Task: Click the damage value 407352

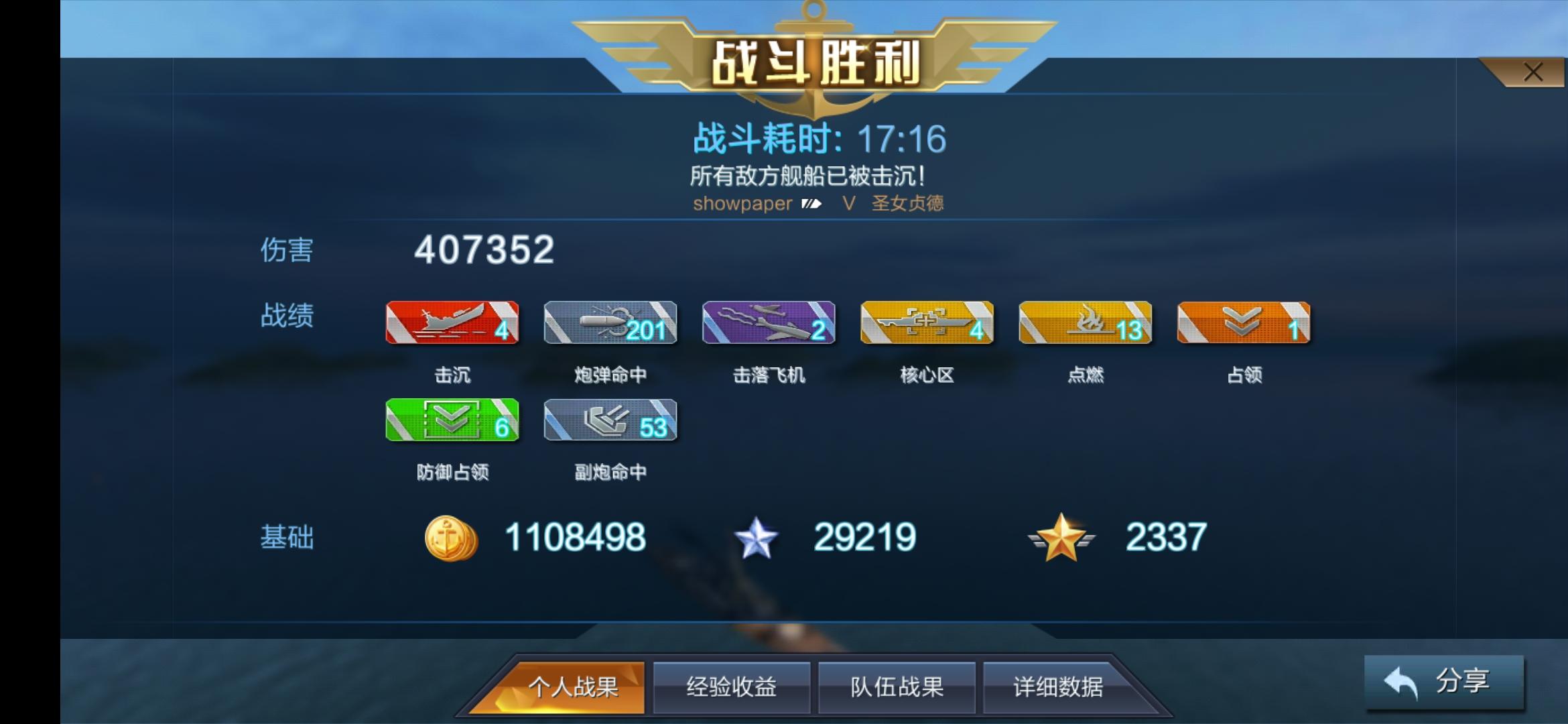Action: (x=482, y=251)
